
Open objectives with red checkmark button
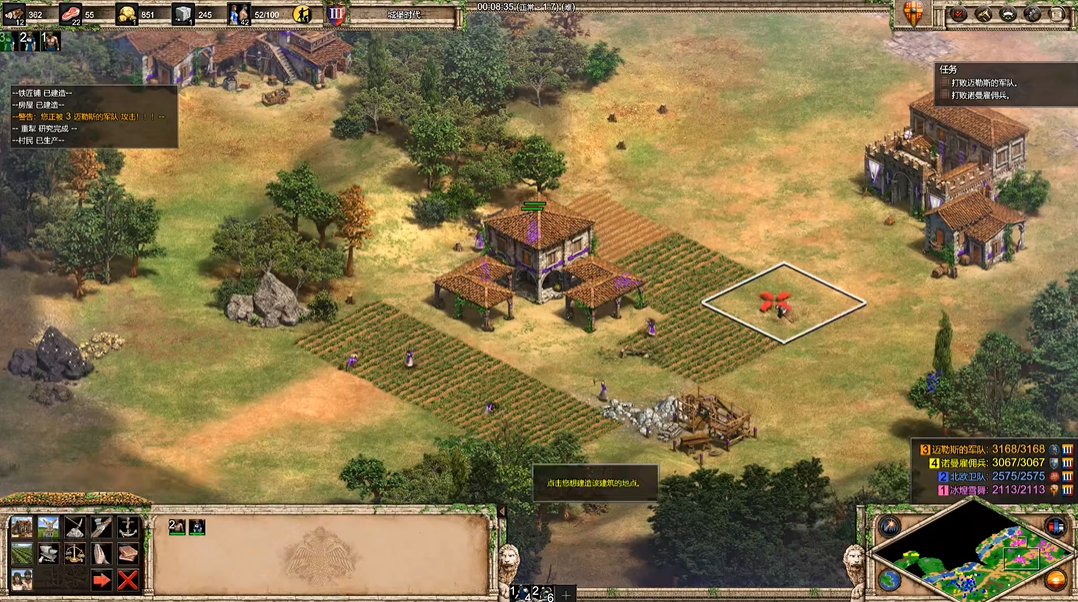[958, 14]
